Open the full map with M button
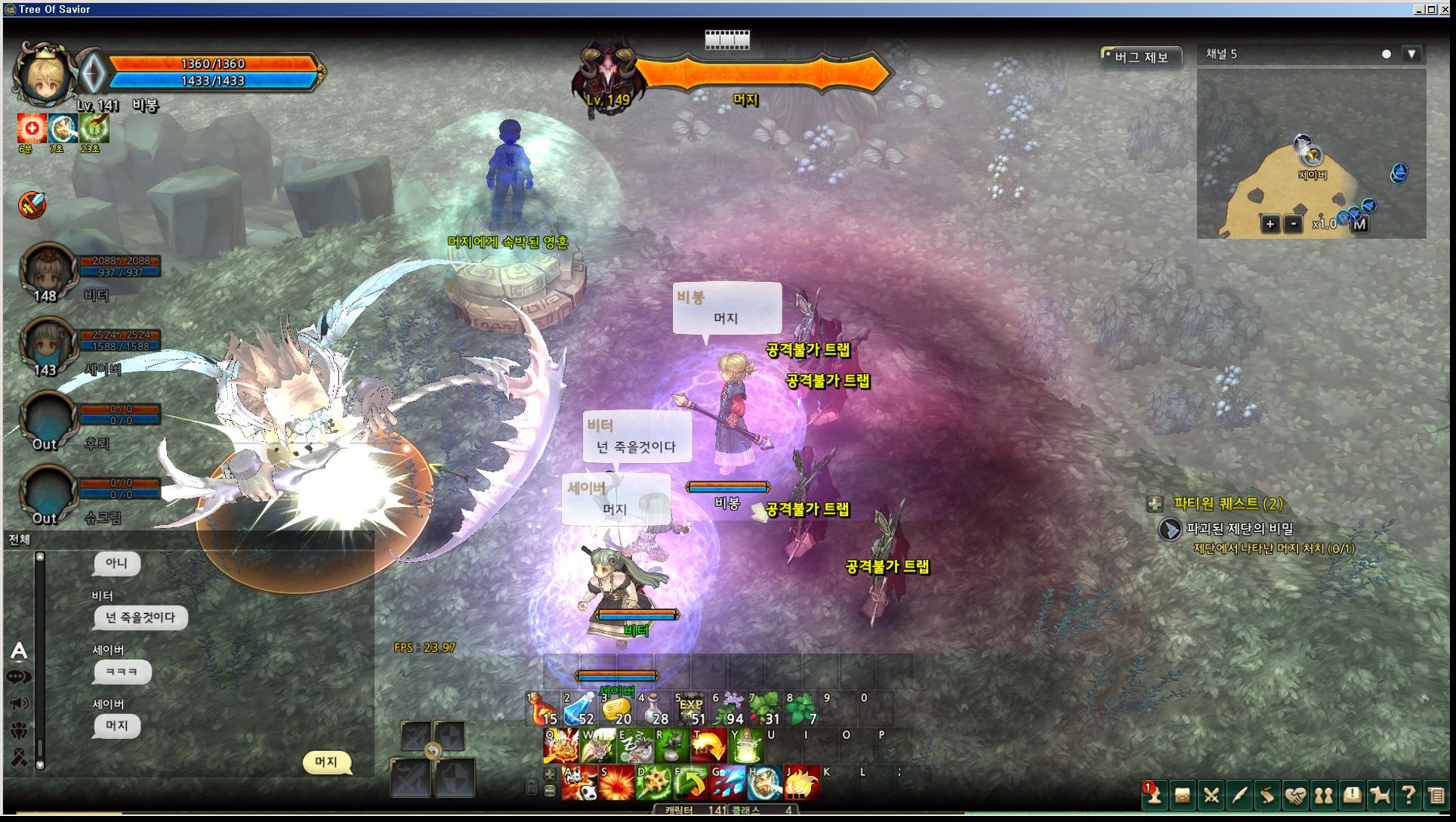Viewport: 1456px width, 822px height. [x=1359, y=224]
